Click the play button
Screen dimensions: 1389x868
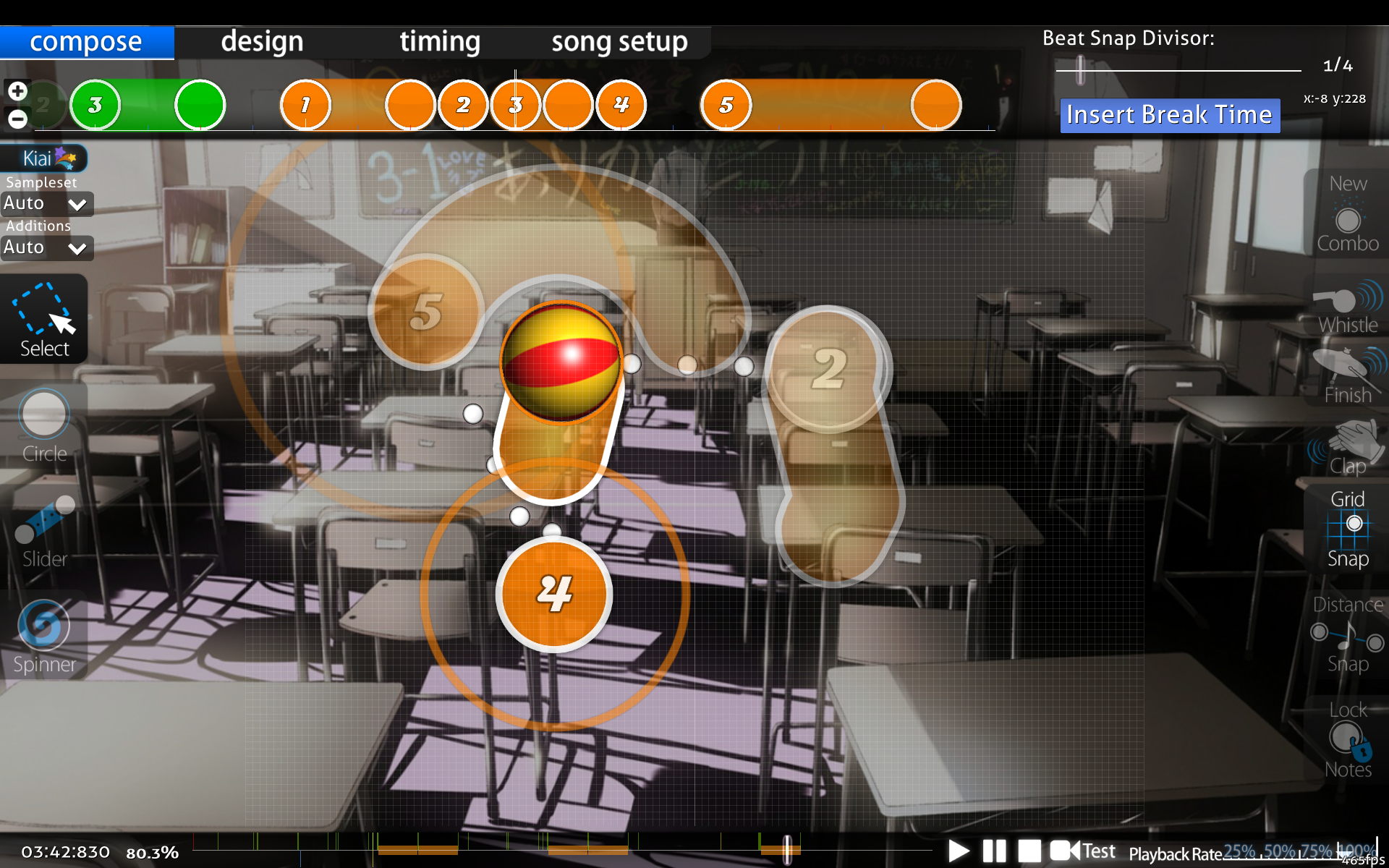point(958,851)
